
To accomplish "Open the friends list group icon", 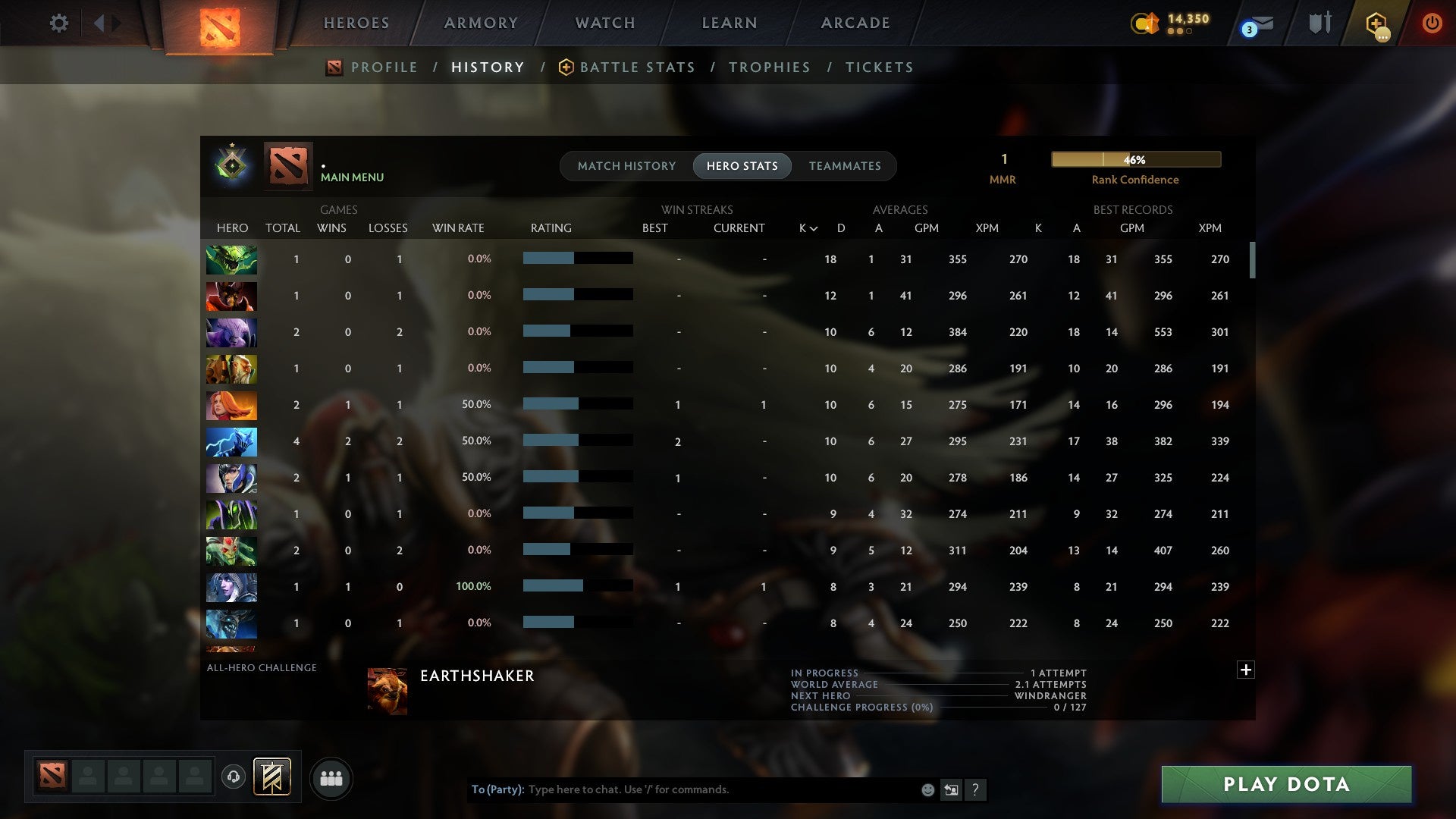I will click(330, 778).
